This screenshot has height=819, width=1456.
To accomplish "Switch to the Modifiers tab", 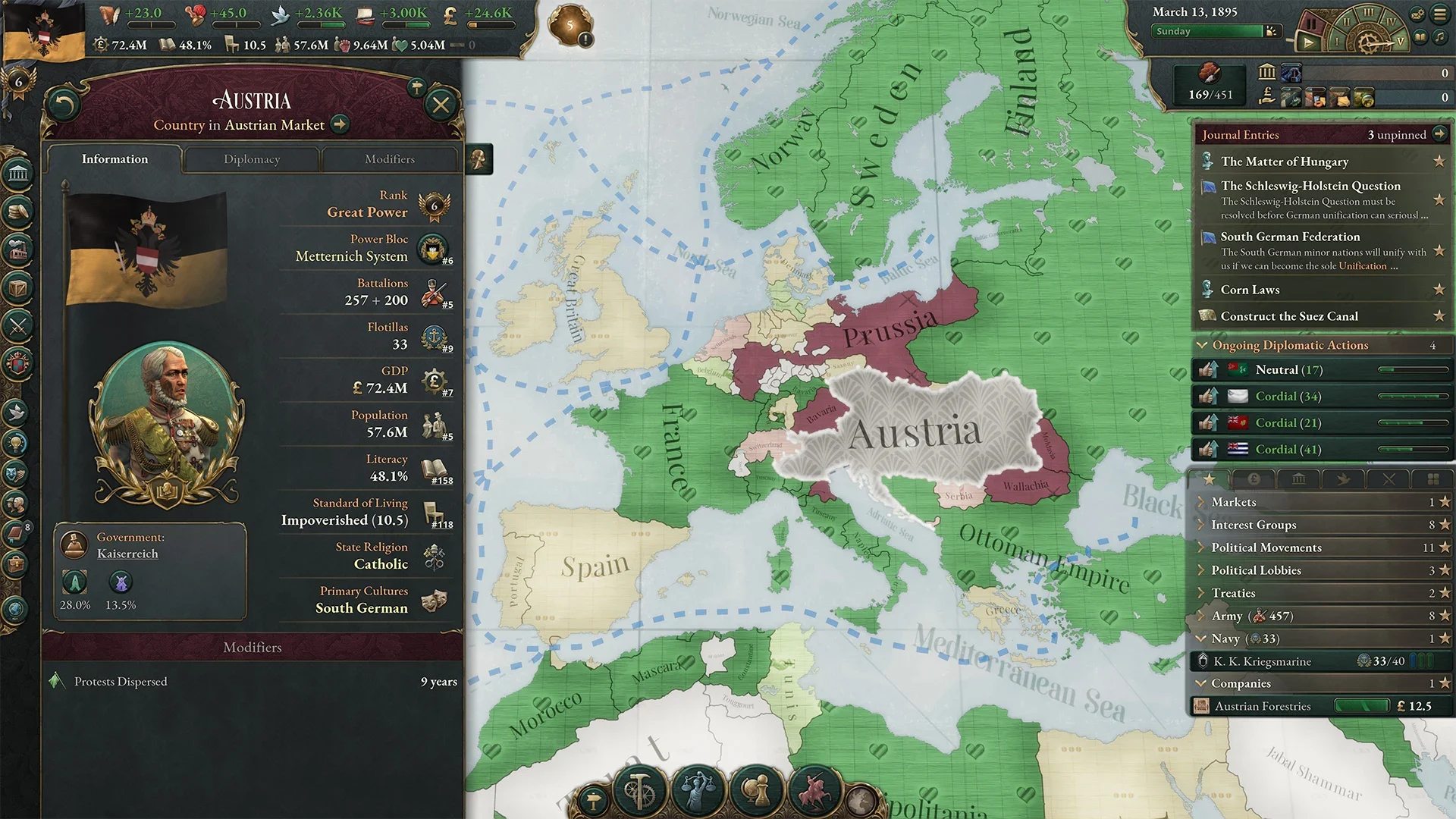I will 389,159.
